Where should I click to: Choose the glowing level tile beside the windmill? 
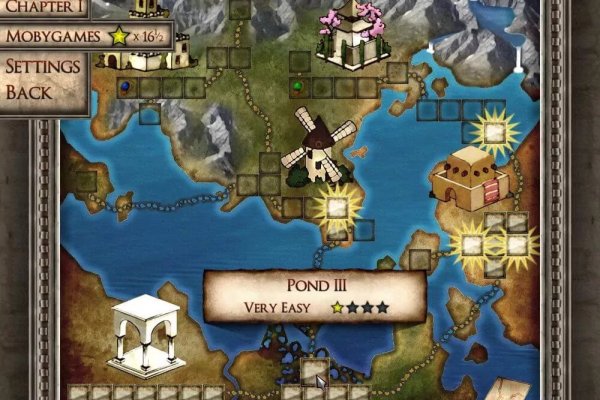click(x=338, y=207)
